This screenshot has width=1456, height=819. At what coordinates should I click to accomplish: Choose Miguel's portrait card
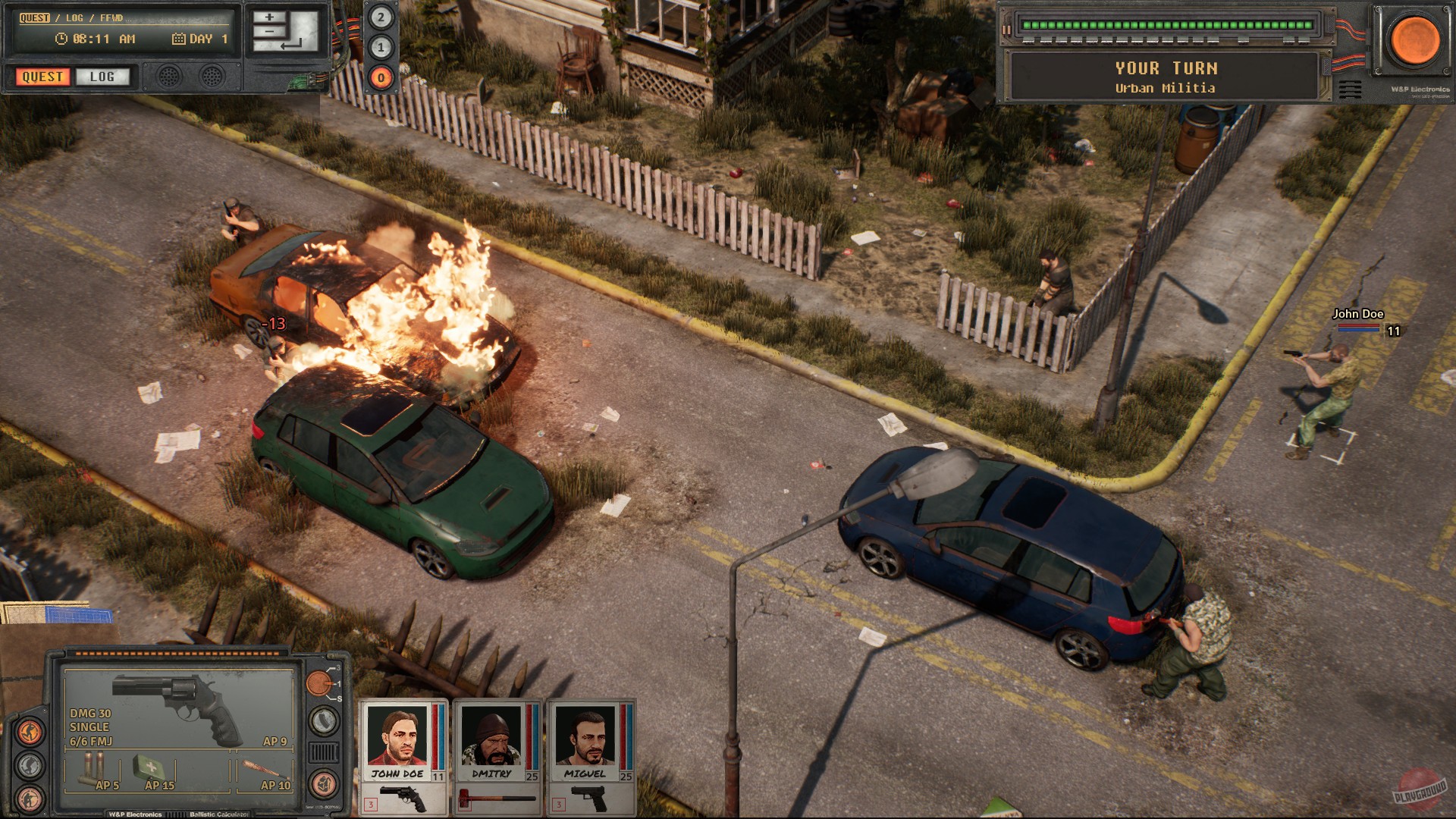coord(585,739)
